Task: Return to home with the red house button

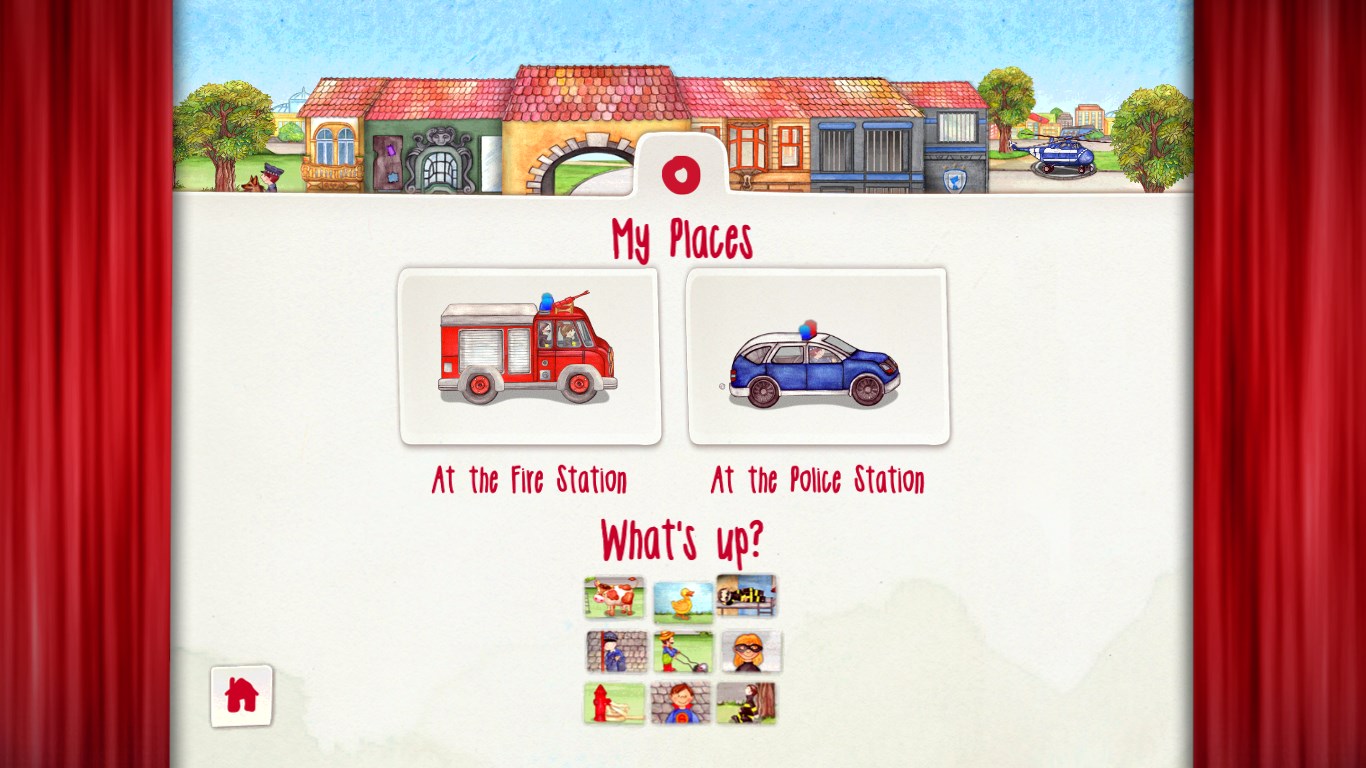Action: tap(241, 695)
